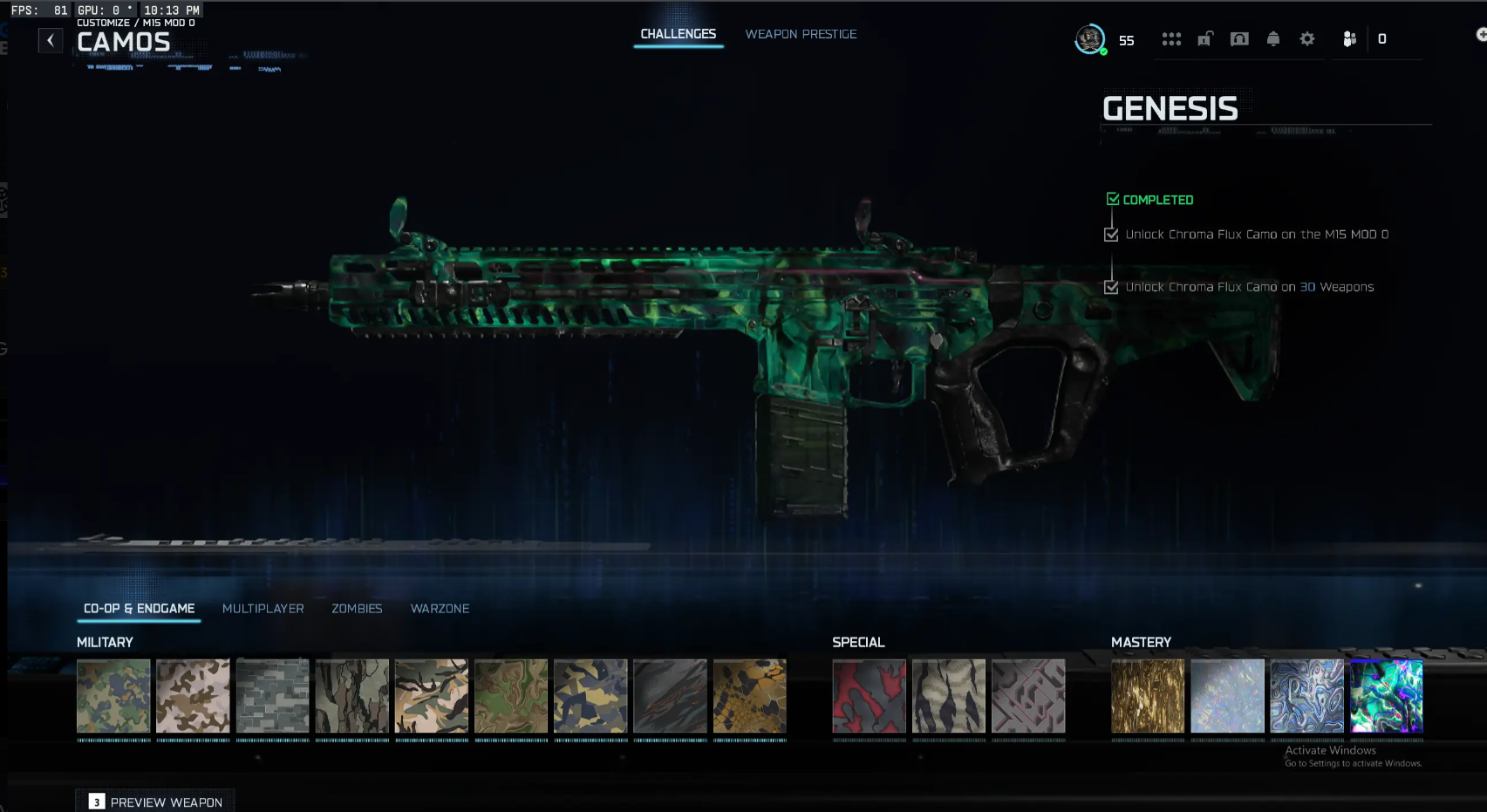The image size is (1487, 812).
Task: Switch to the ZOMBIES camo tab
Action: pyautogui.click(x=357, y=608)
